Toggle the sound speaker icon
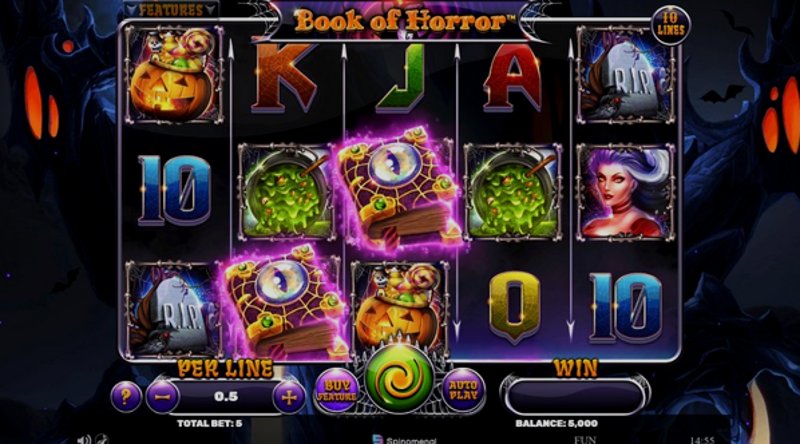Viewport: 800px width, 444px height. [86, 437]
